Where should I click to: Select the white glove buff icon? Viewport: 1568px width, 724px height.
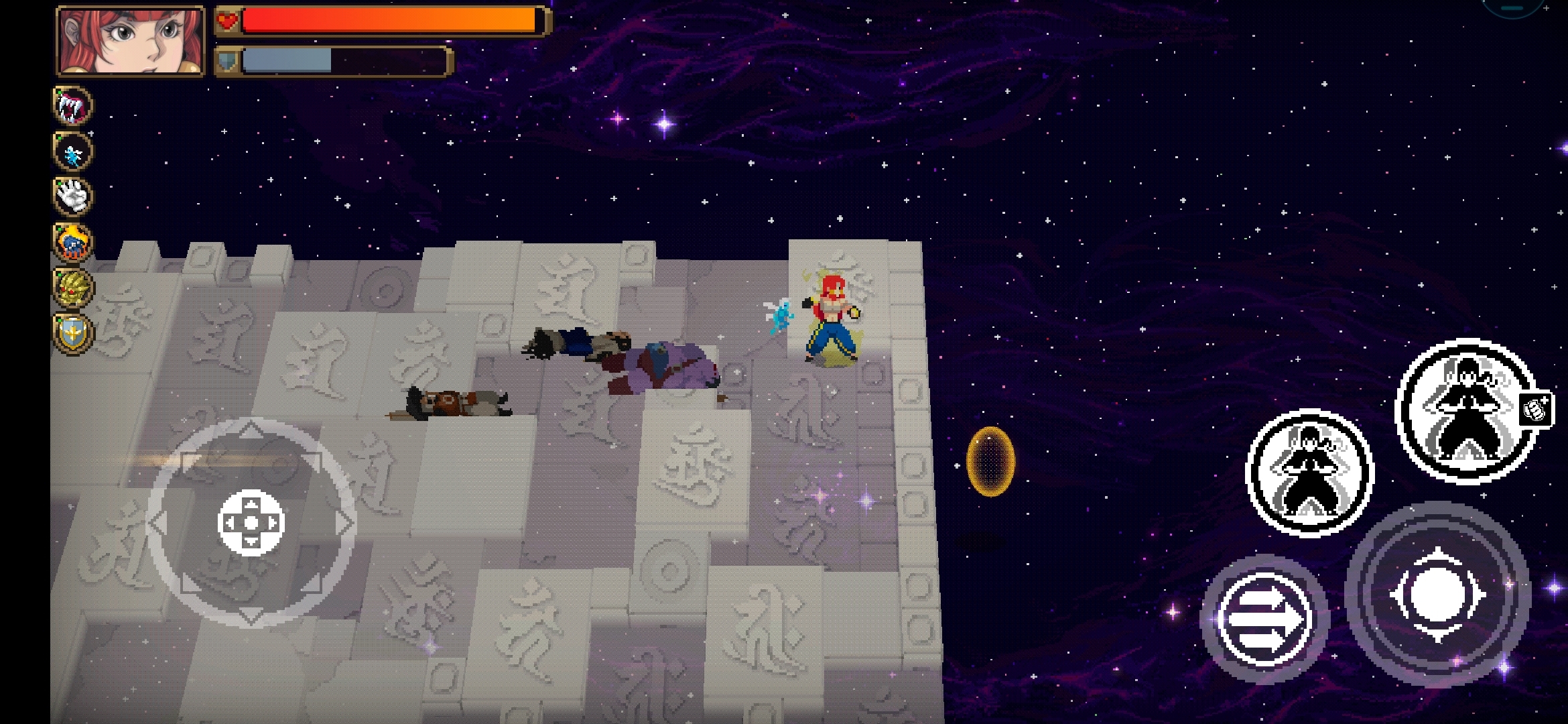tap(72, 196)
